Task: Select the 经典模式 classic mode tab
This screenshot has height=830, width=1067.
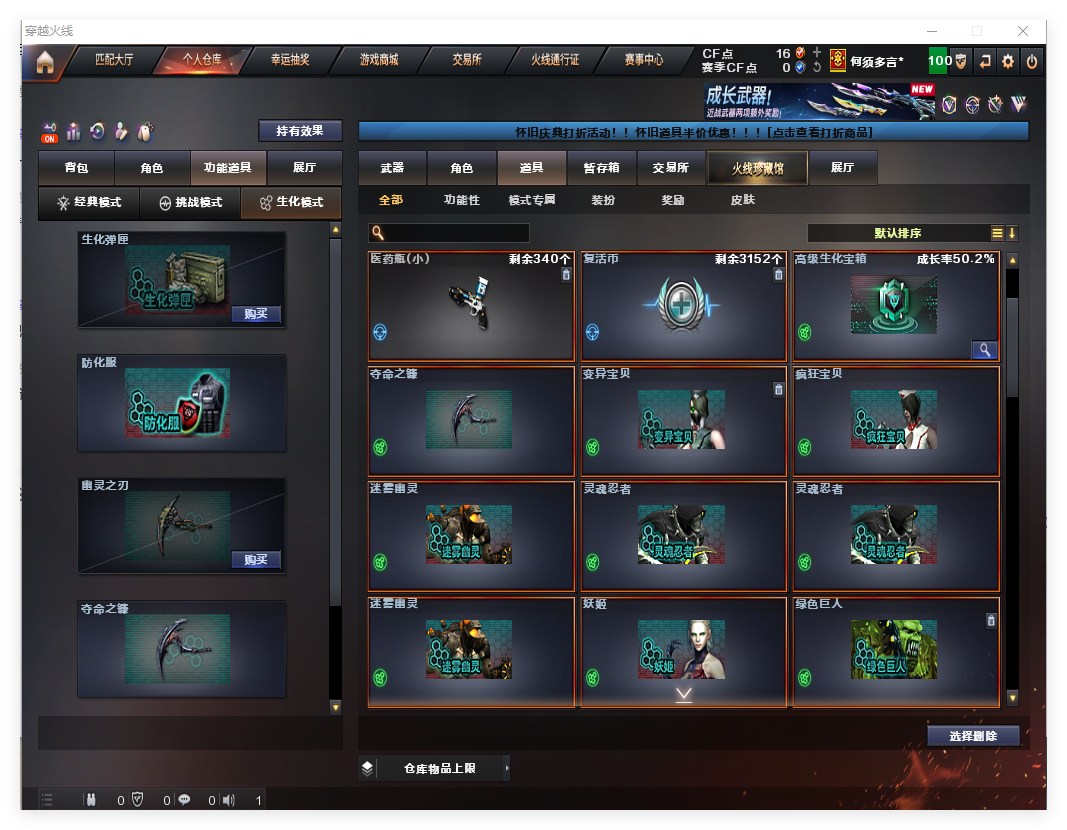Action: click(x=88, y=203)
